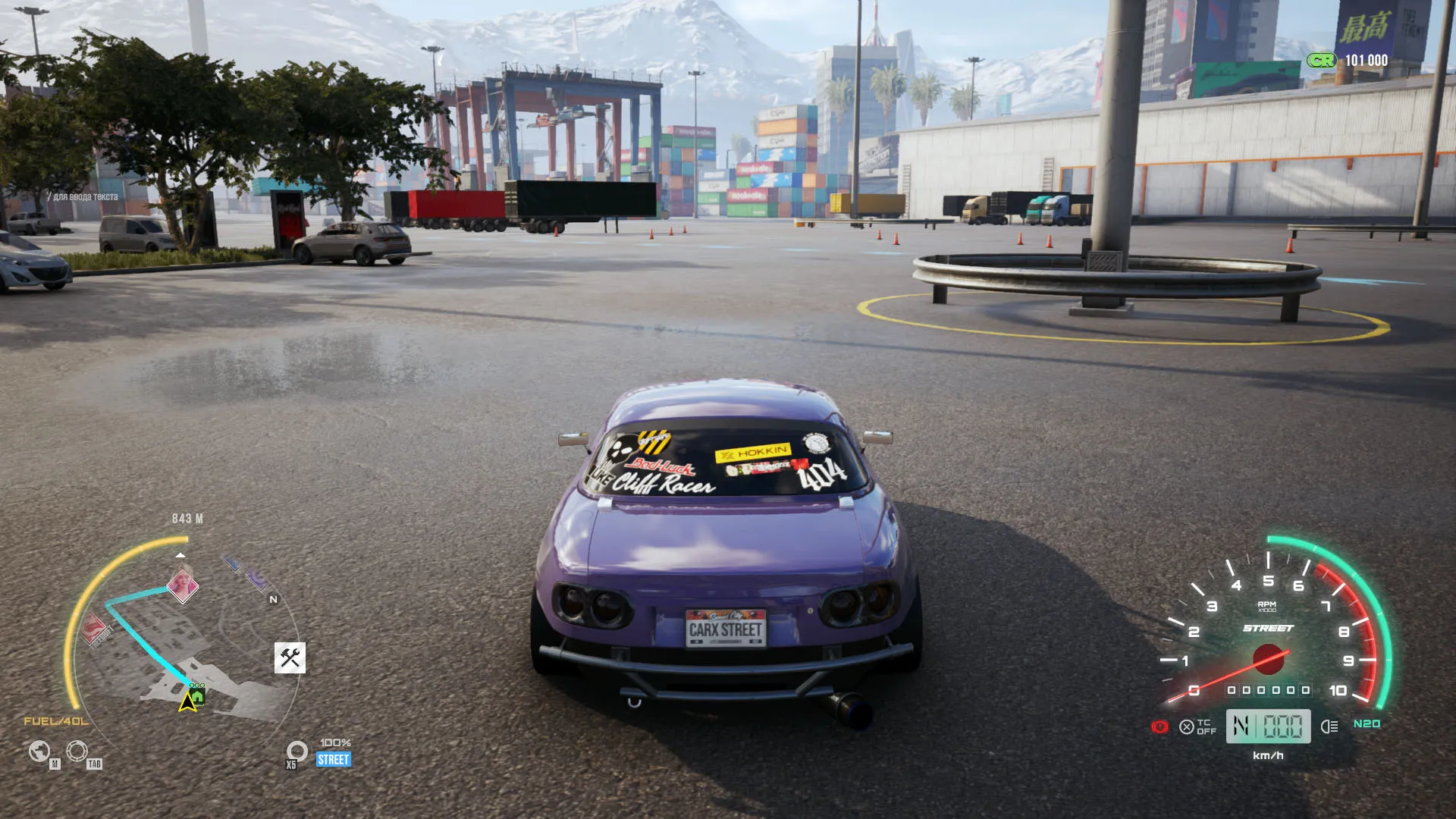This screenshot has width=1456, height=819.
Task: Toggle the headlights indicator icon
Action: [1329, 726]
